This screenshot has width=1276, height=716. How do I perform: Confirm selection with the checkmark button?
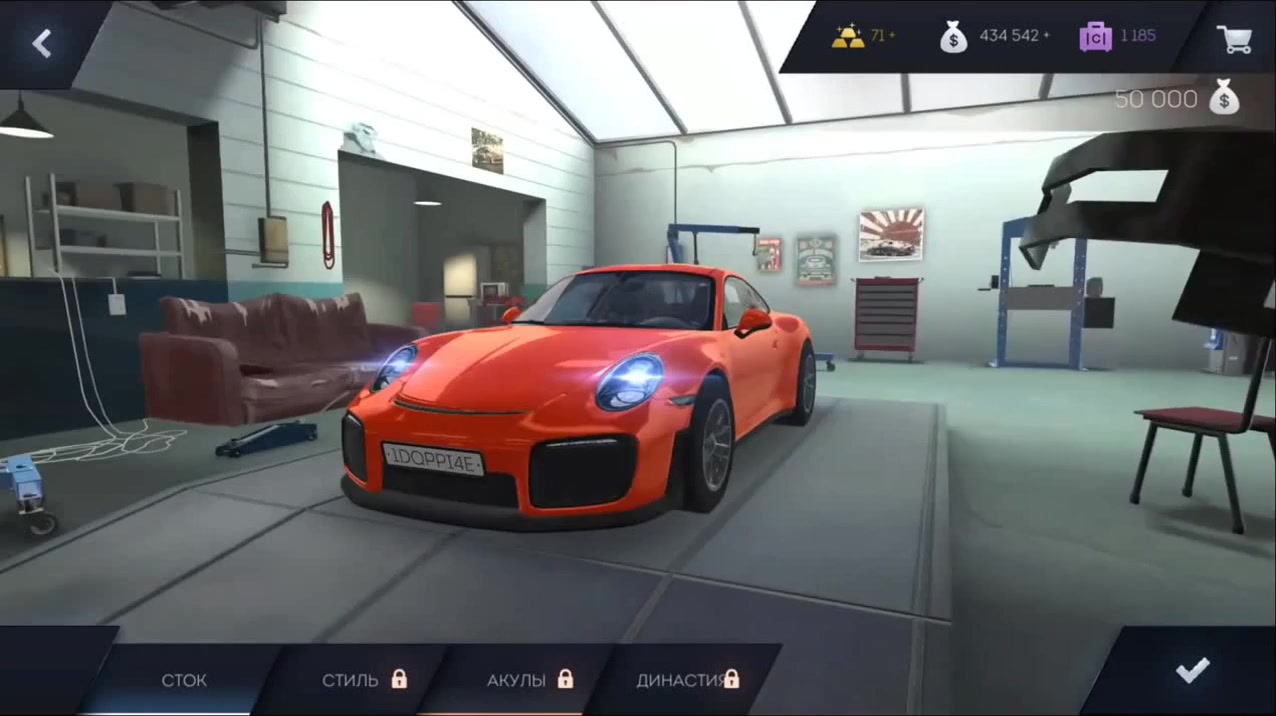1192,670
